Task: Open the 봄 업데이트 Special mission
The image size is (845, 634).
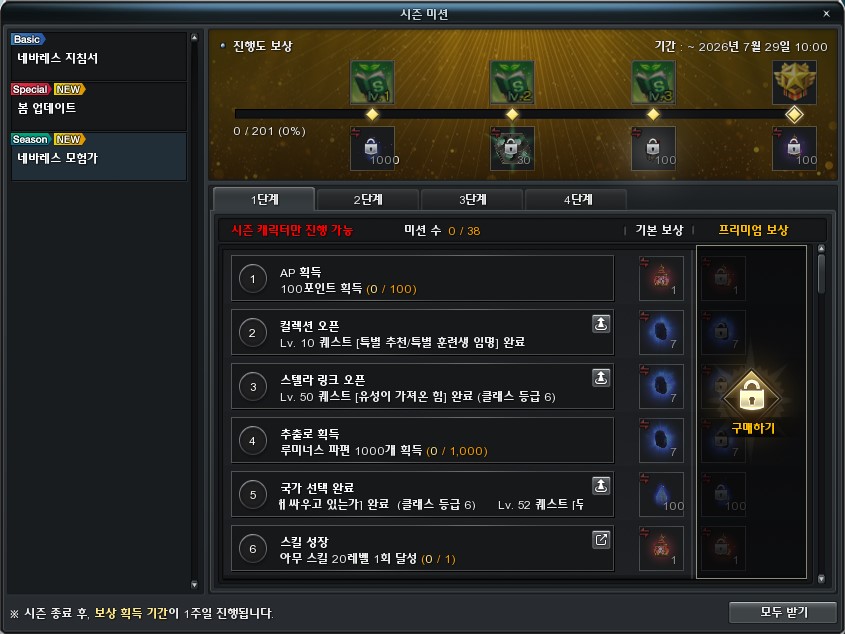Action: [98, 106]
